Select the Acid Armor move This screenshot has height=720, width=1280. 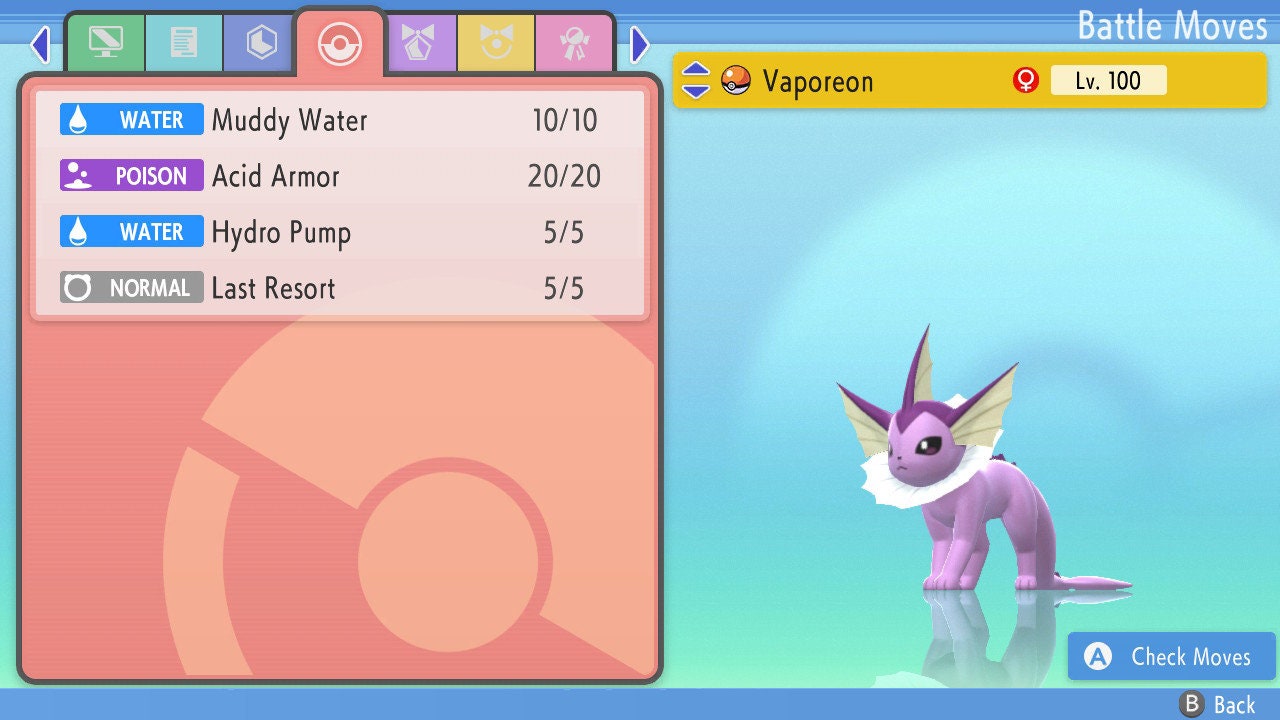[340, 177]
